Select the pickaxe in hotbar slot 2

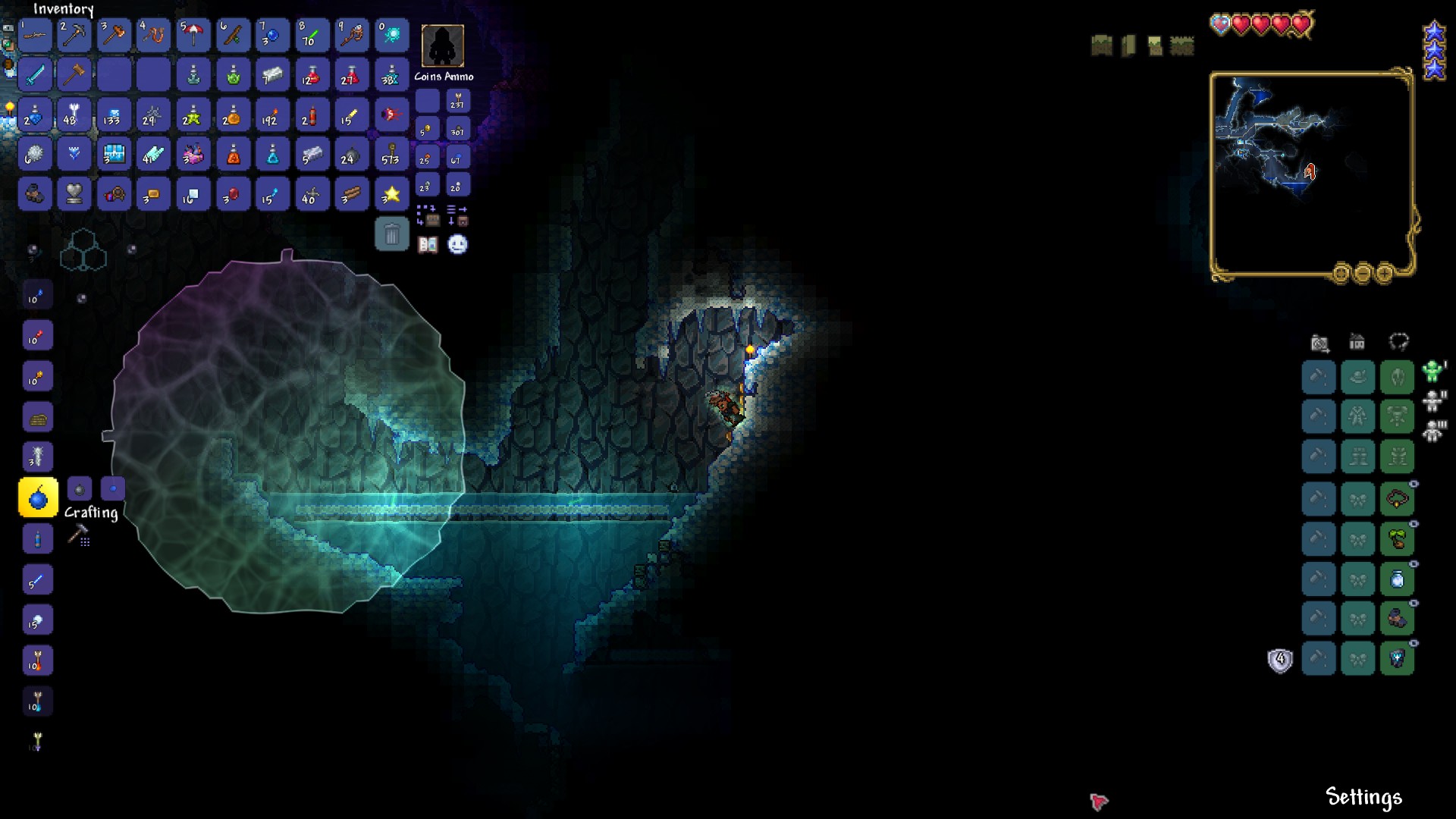click(74, 35)
